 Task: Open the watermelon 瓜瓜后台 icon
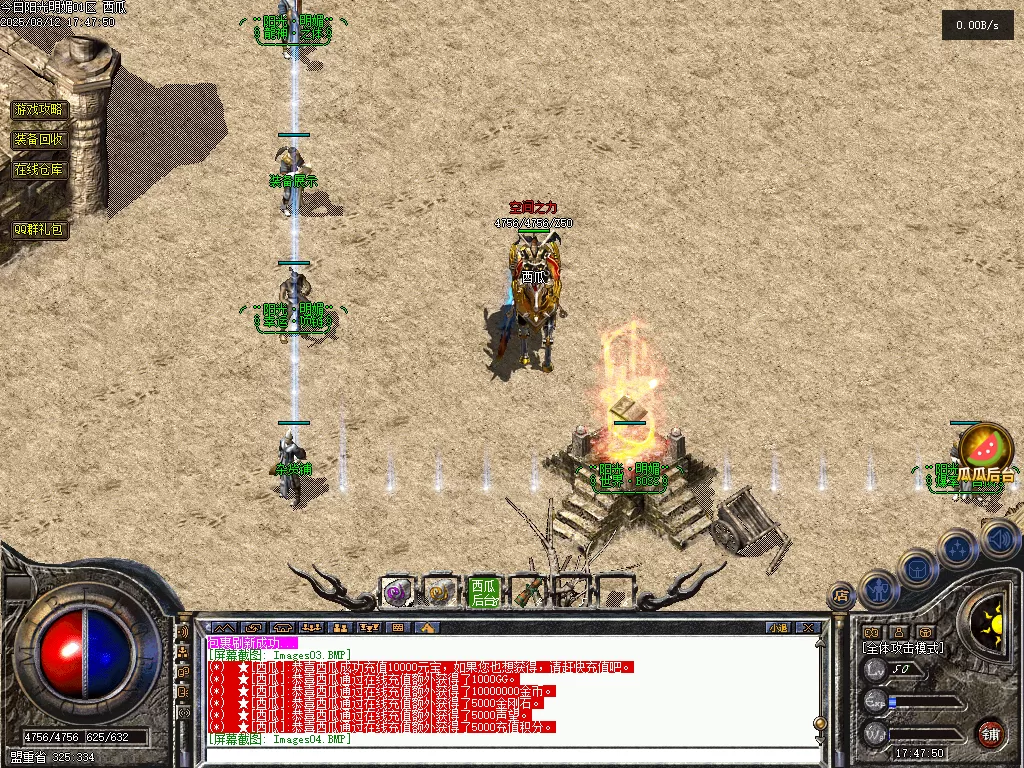986,449
